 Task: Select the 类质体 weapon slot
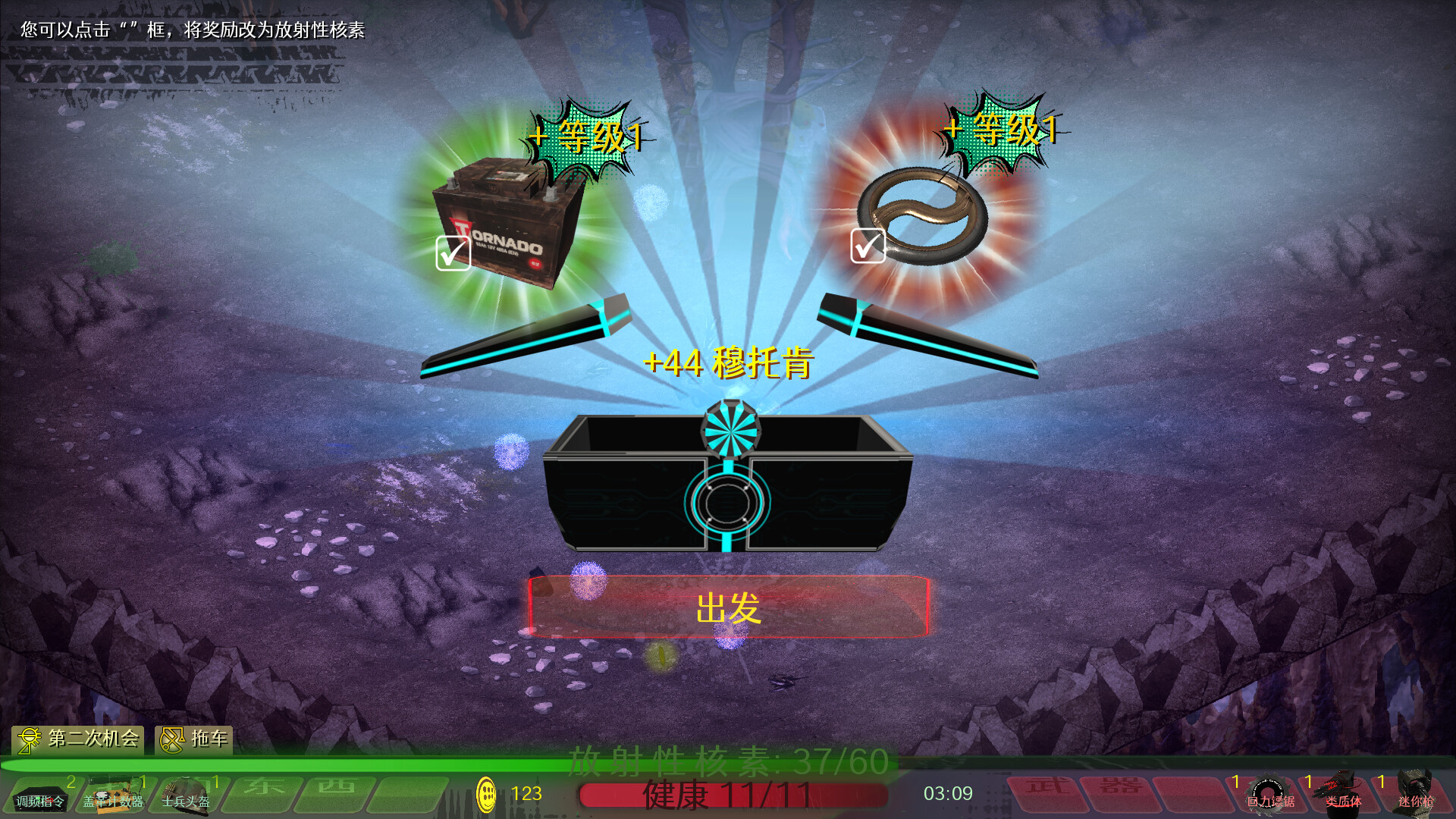tap(1343, 795)
